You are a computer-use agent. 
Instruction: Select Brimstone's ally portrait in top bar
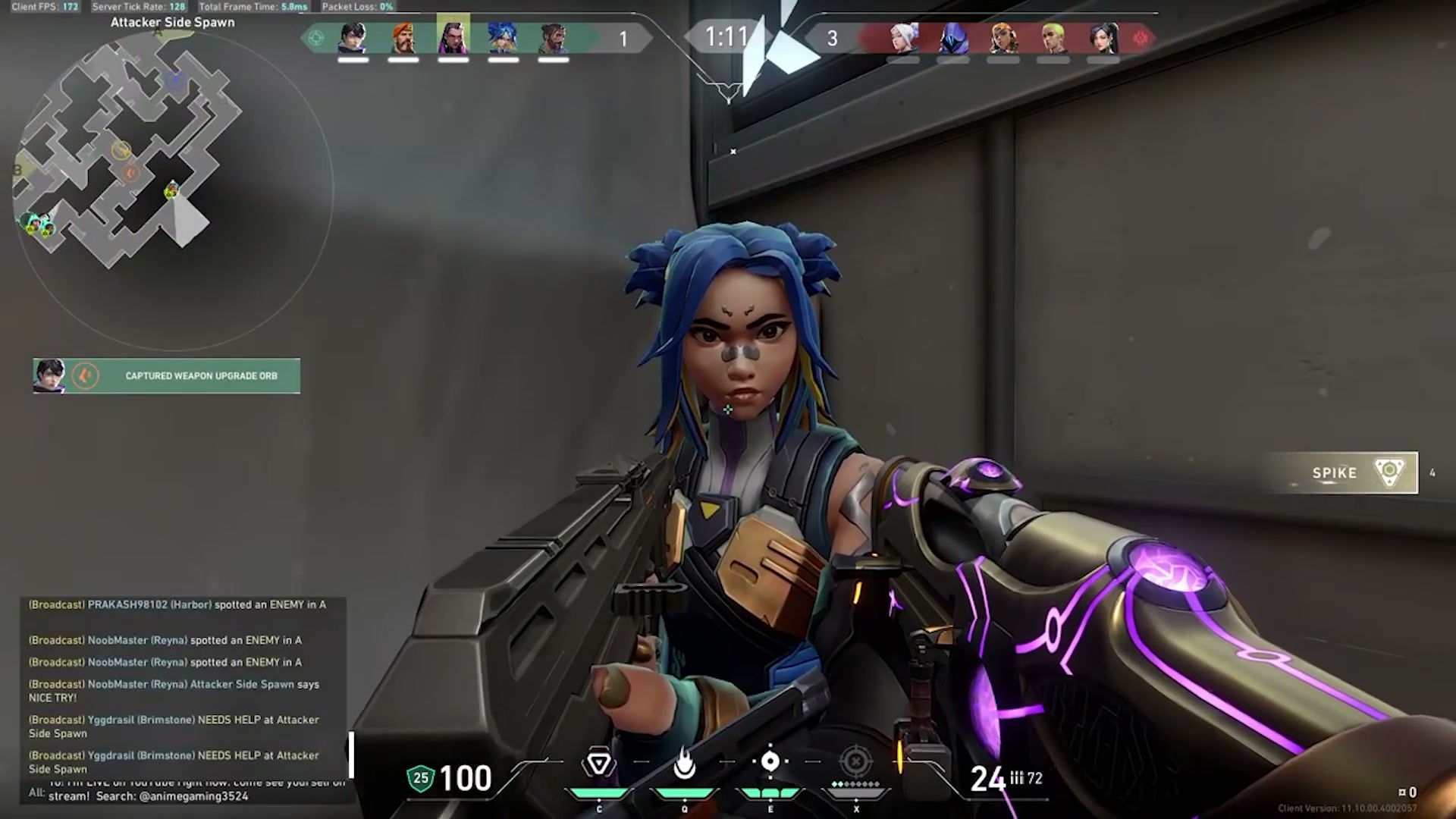click(403, 37)
